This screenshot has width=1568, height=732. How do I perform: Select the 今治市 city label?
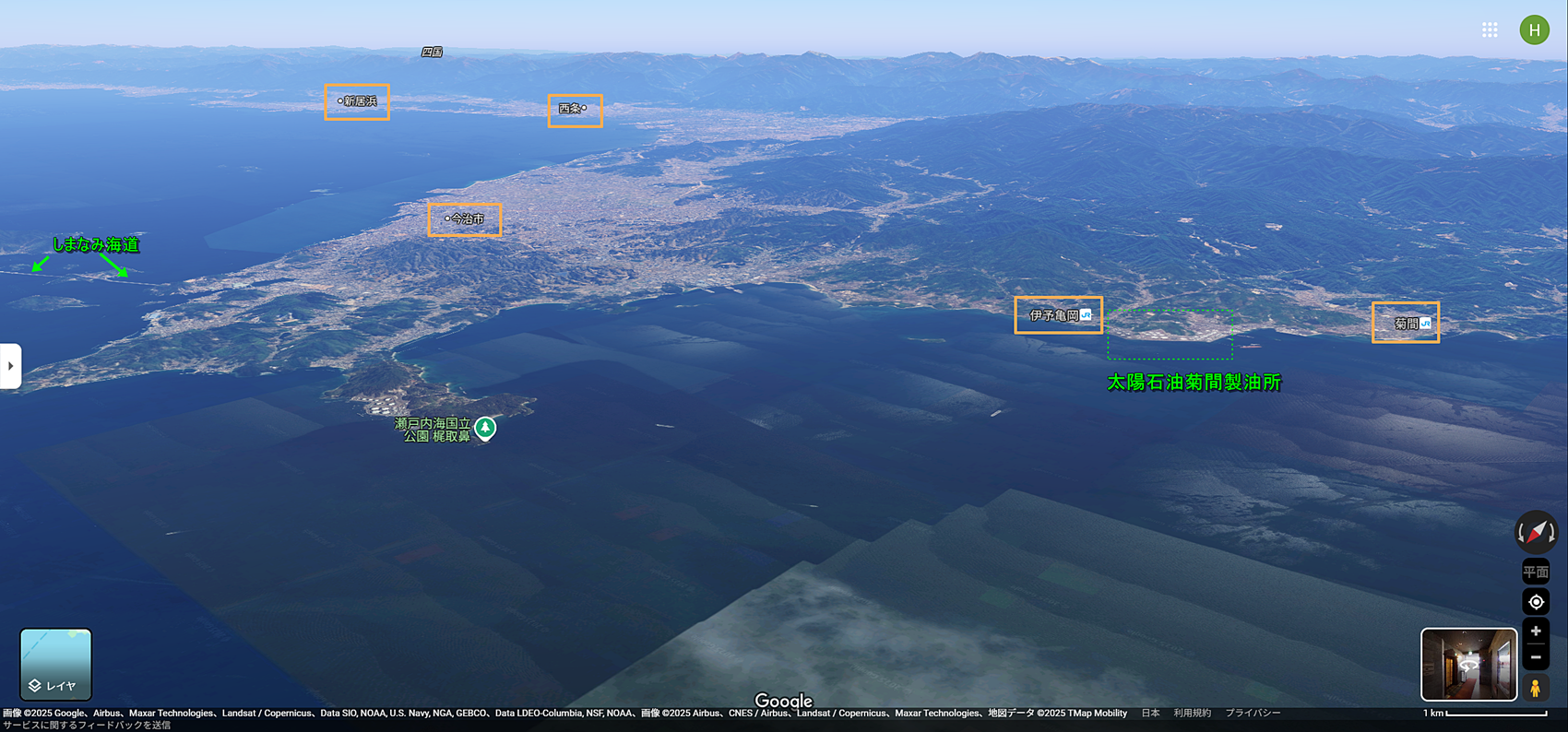(x=466, y=219)
